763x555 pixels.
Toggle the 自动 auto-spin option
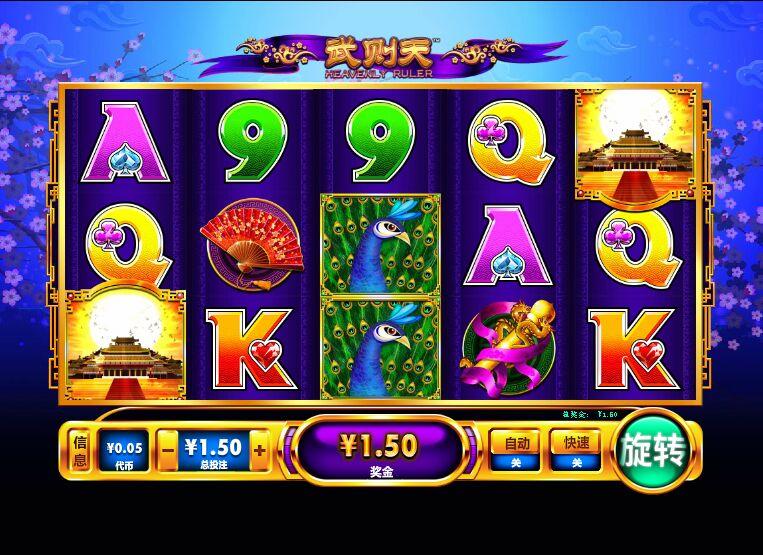click(x=516, y=450)
